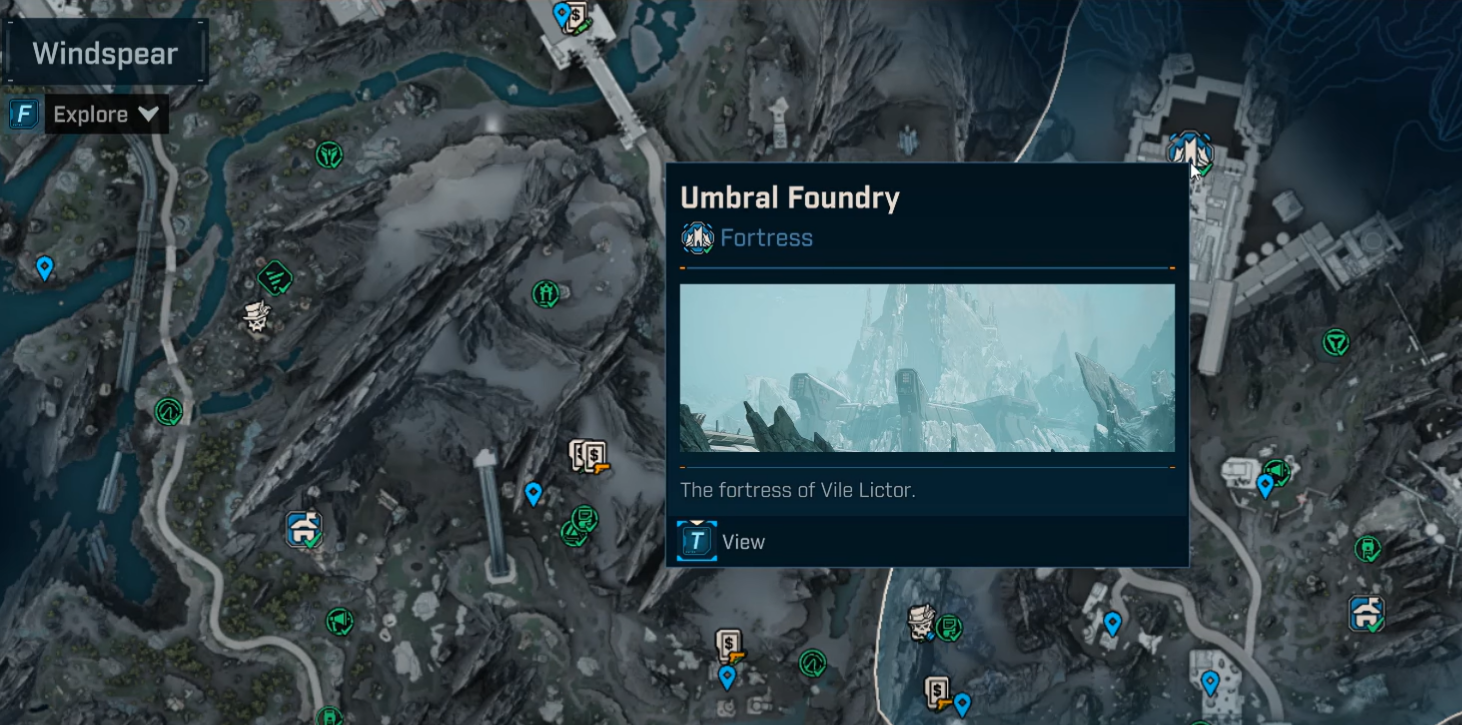Select the Umbral Foundry fortress marker on the map
The image size is (1462, 725).
point(1189,152)
